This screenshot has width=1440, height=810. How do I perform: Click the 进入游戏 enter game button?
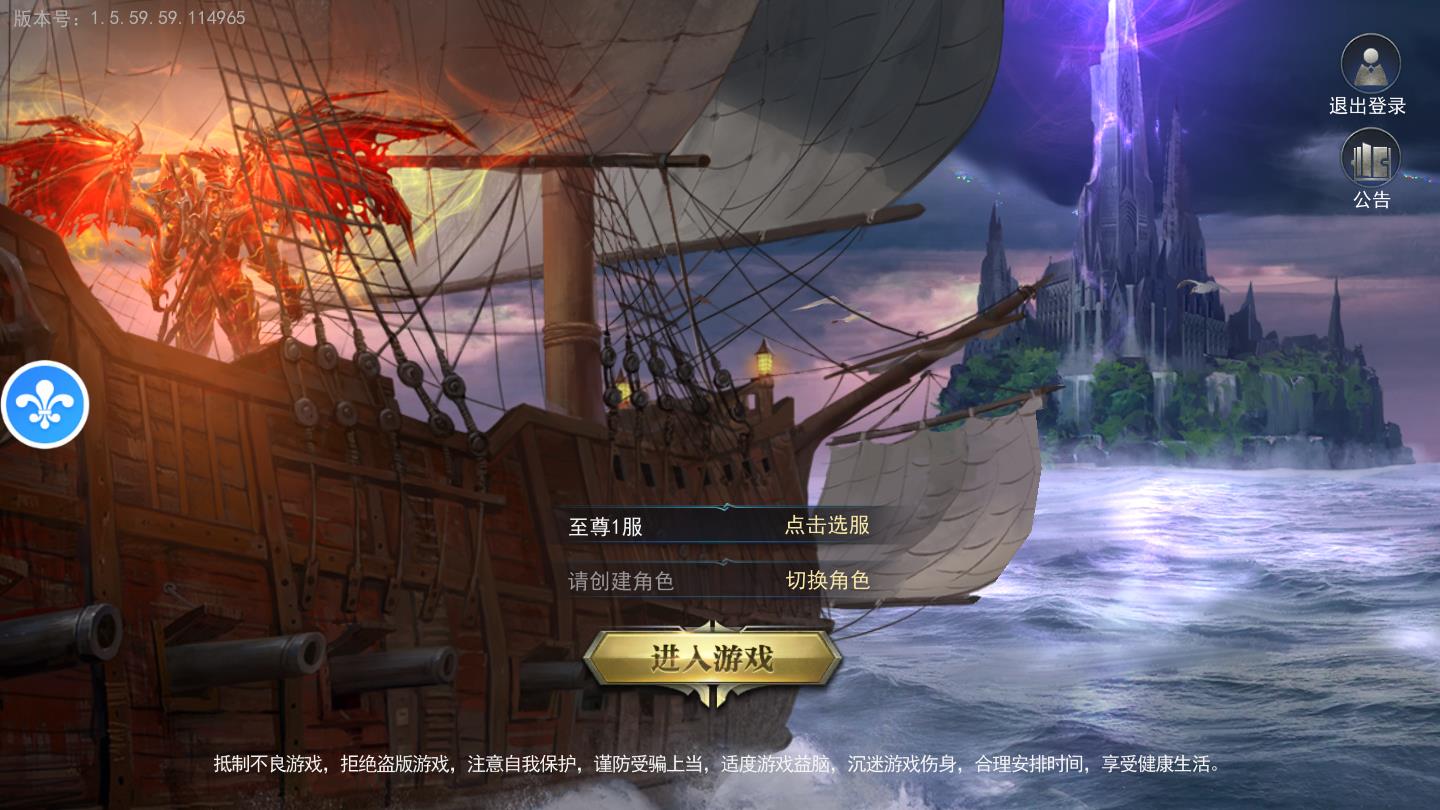click(712, 658)
